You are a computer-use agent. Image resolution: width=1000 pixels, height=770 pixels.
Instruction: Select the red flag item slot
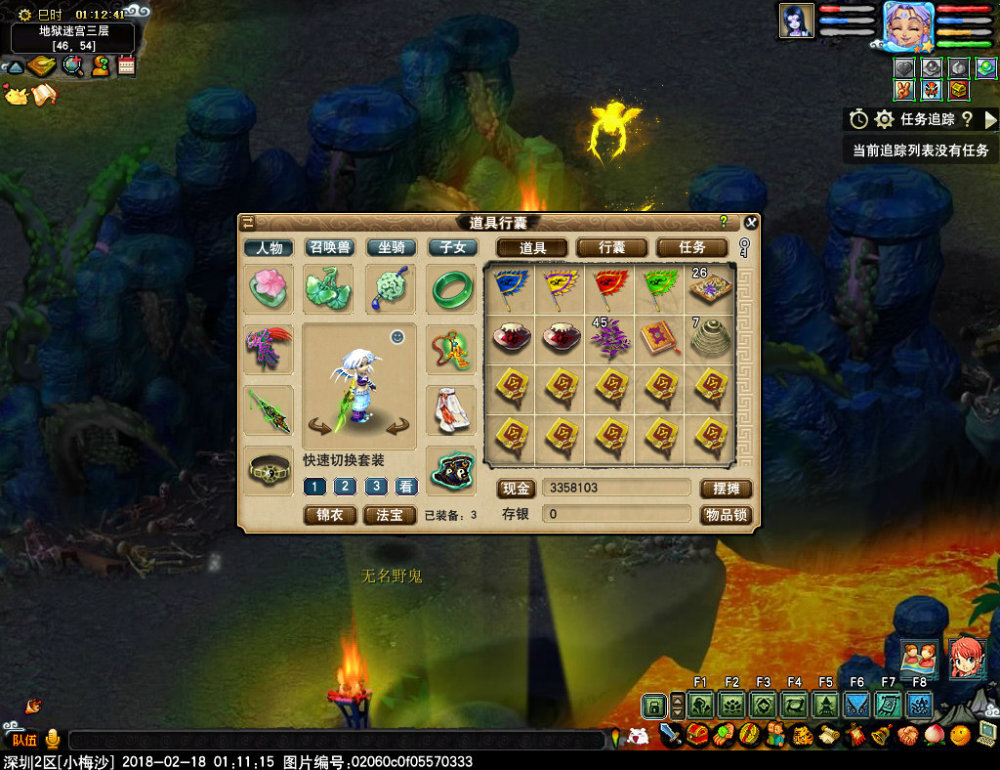[611, 288]
